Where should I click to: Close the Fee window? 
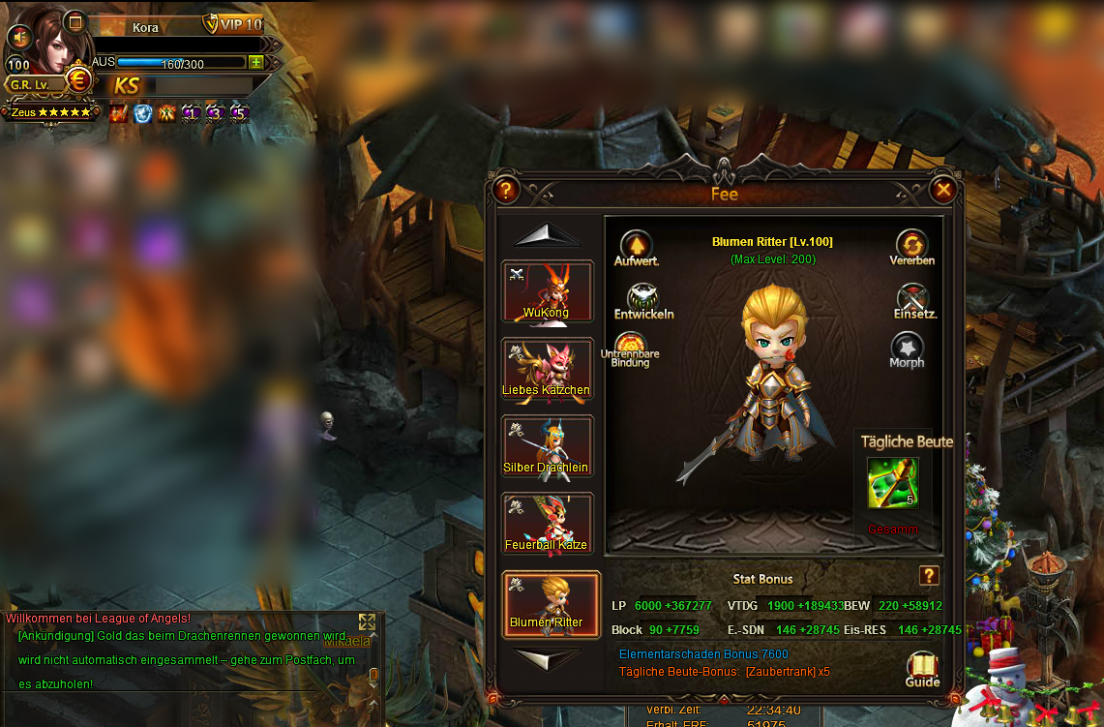click(943, 189)
